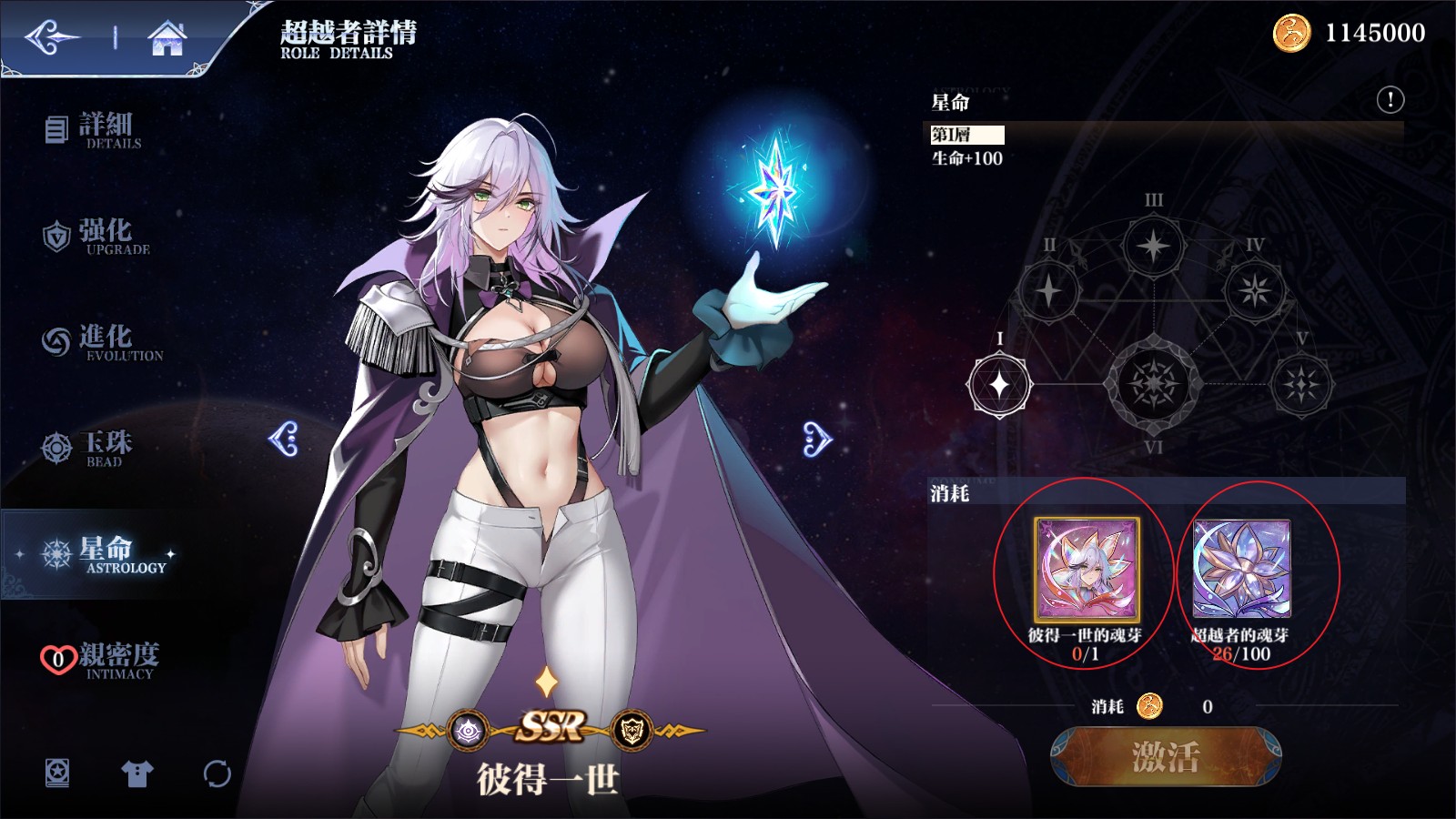Click the 激活 activate button

click(1166, 756)
